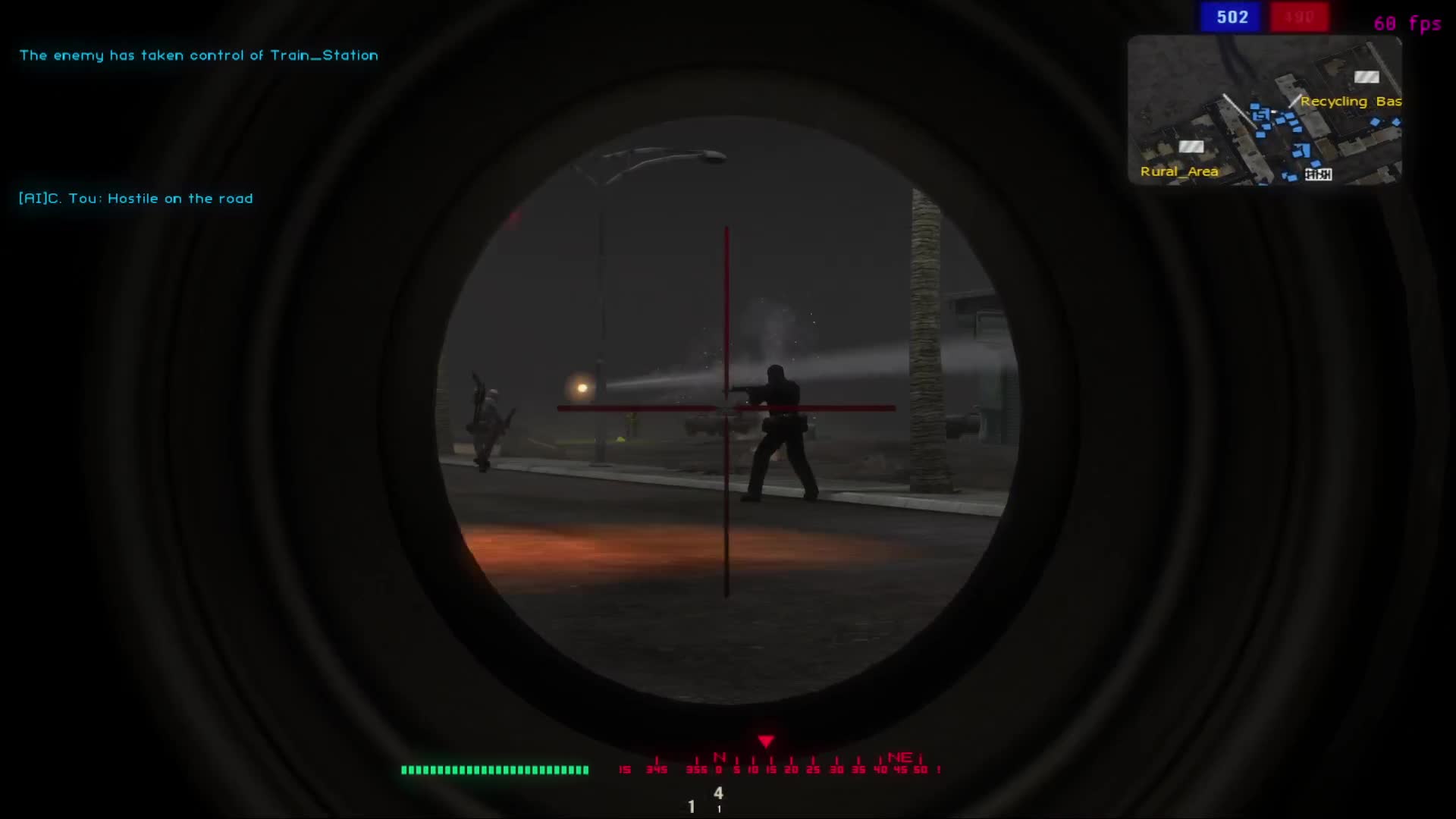Click the 60 fps counter display
This screenshot has height=819, width=1456.
click(1407, 24)
